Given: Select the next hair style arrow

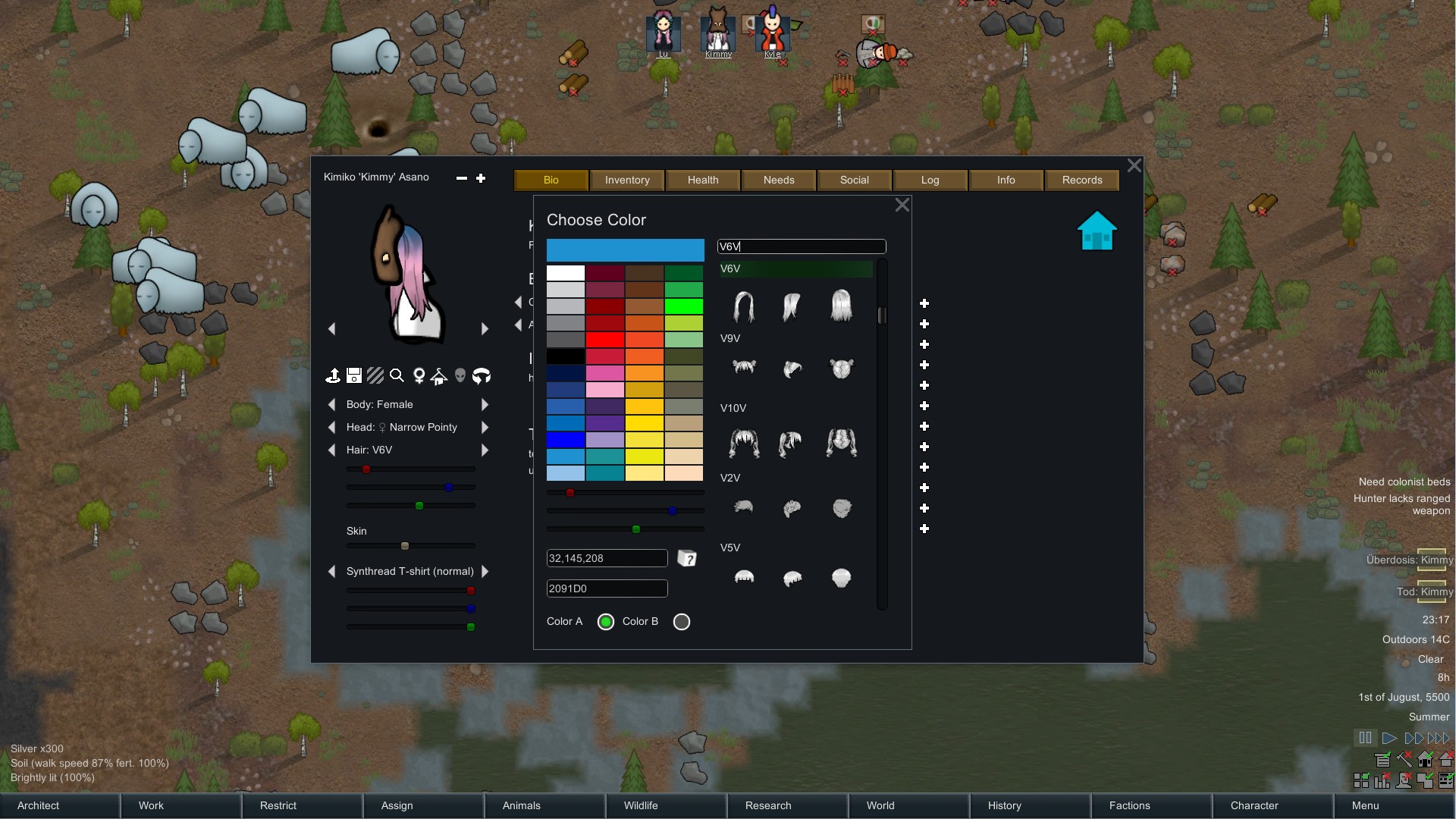Looking at the screenshot, I should [x=485, y=450].
